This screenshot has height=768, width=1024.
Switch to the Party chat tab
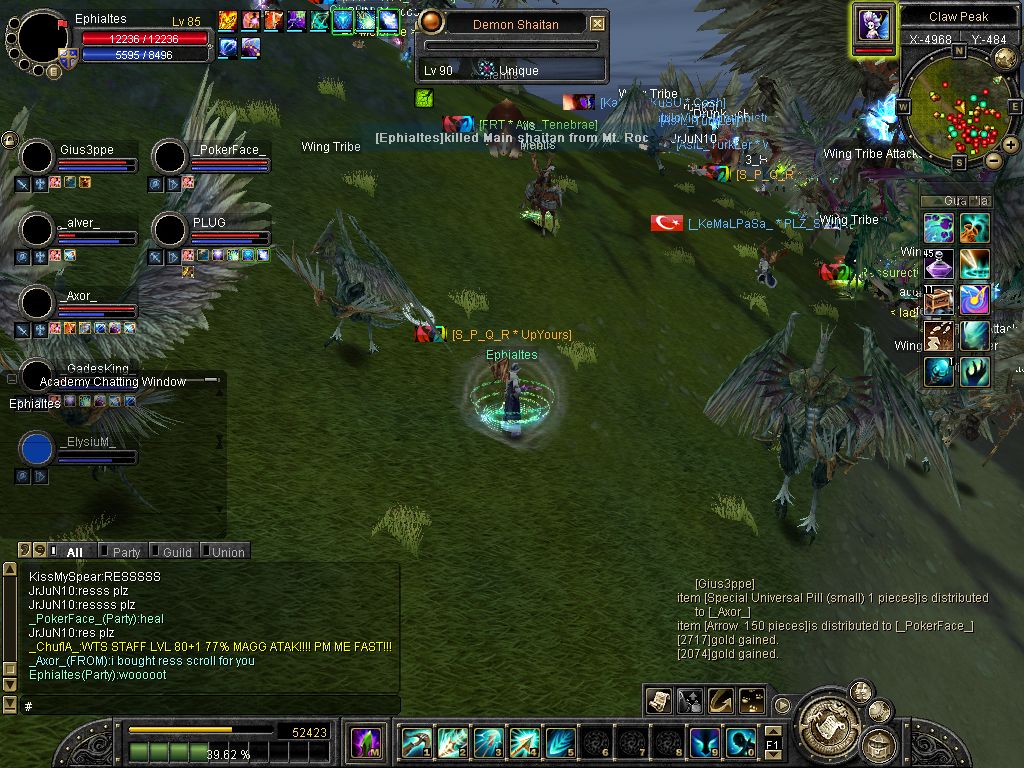click(x=125, y=552)
